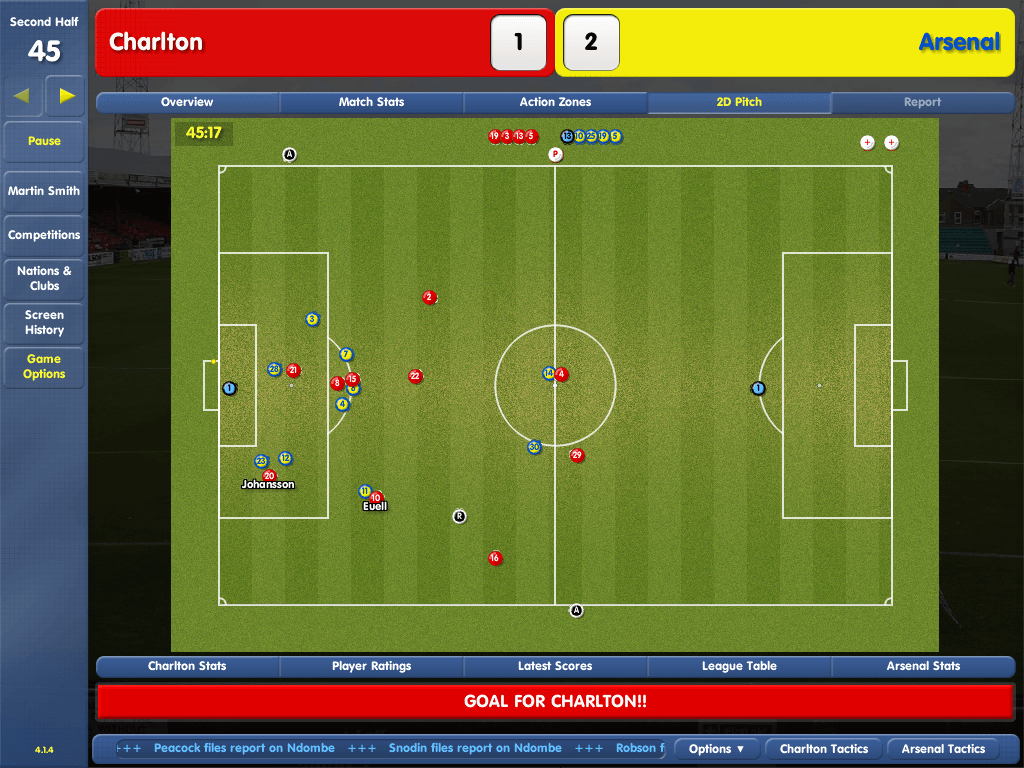
Task: Open the Options dropdown
Action: pyautogui.click(x=717, y=749)
